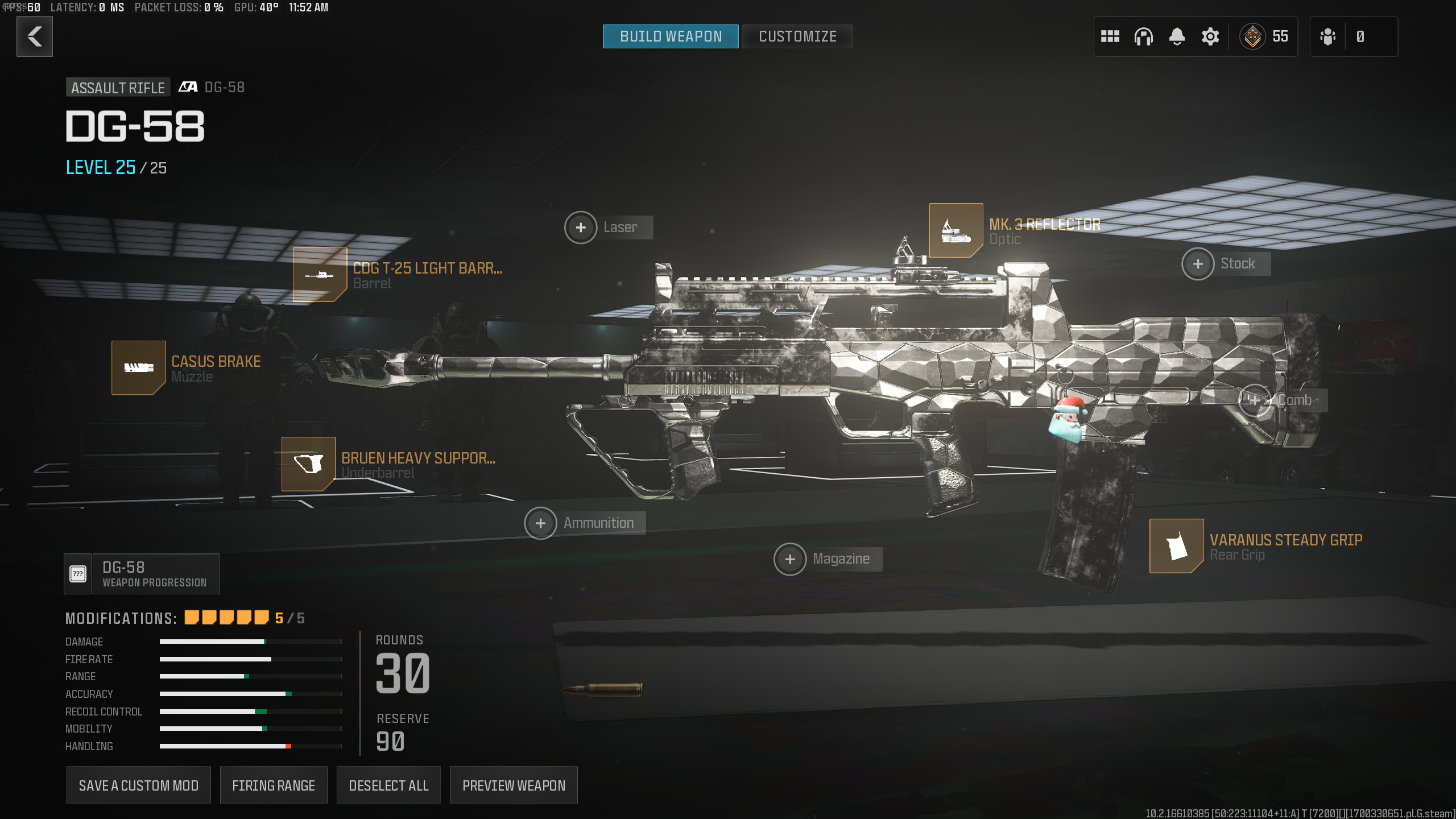1456x819 pixels.
Task: Open settings via the gear icon
Action: pos(1210,36)
